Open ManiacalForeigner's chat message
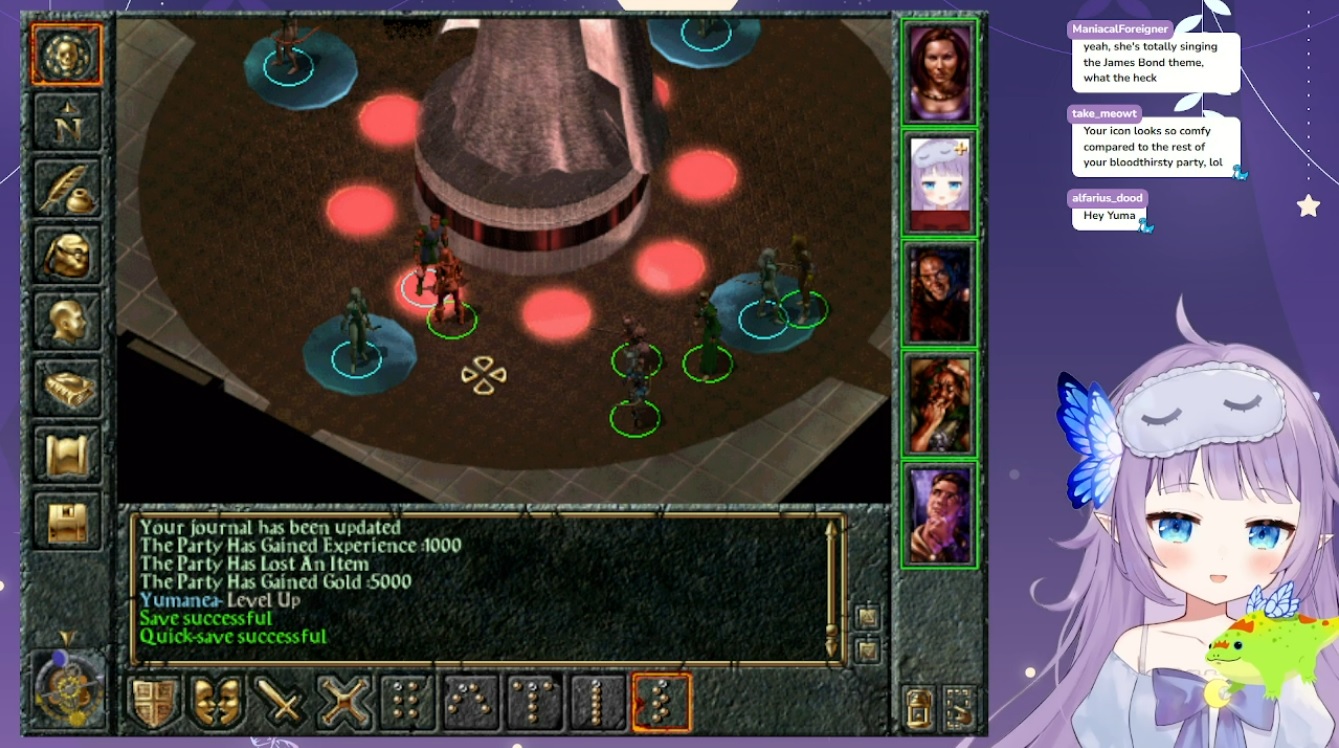 1155,62
